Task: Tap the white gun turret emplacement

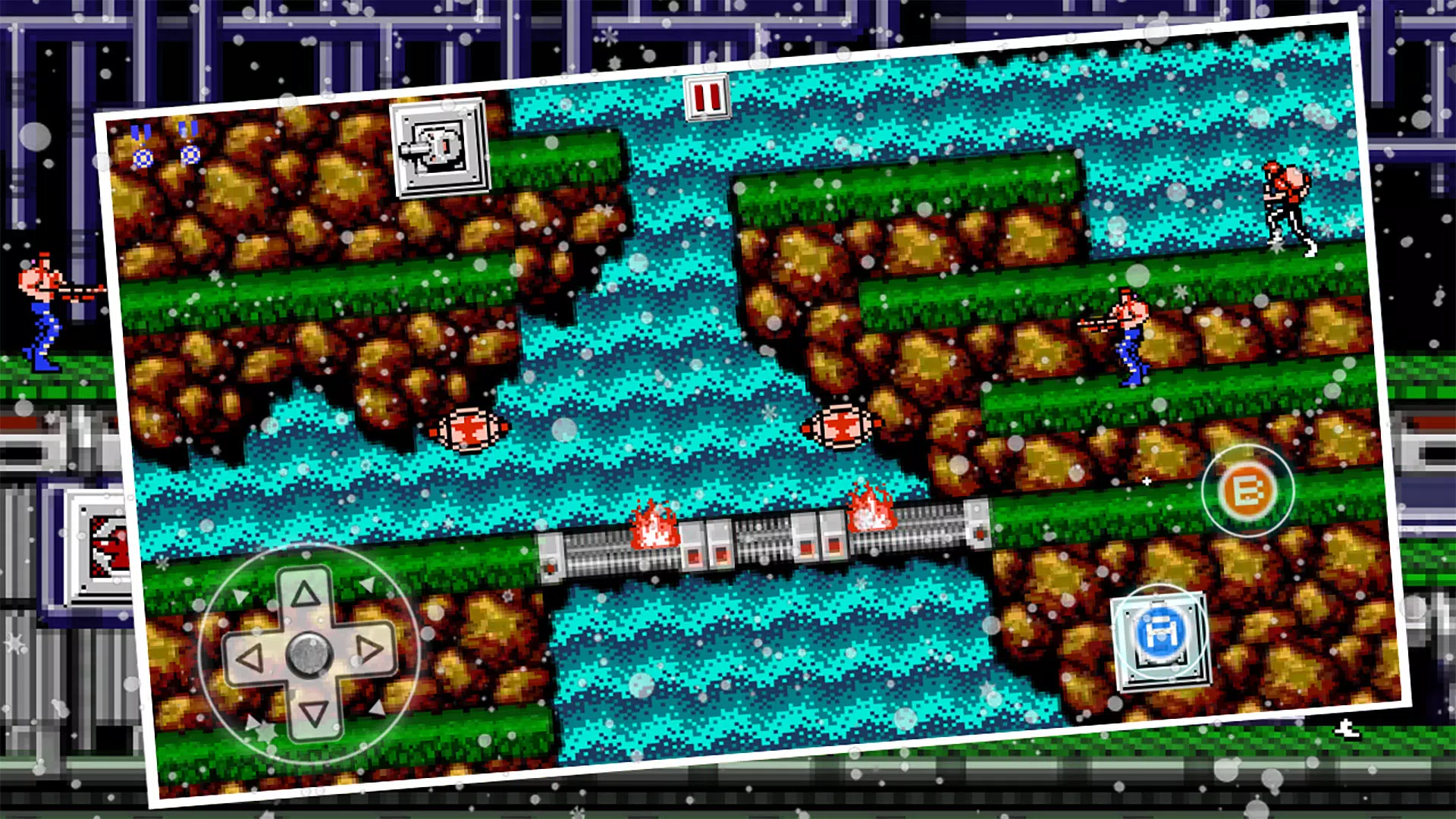Action: (437, 146)
